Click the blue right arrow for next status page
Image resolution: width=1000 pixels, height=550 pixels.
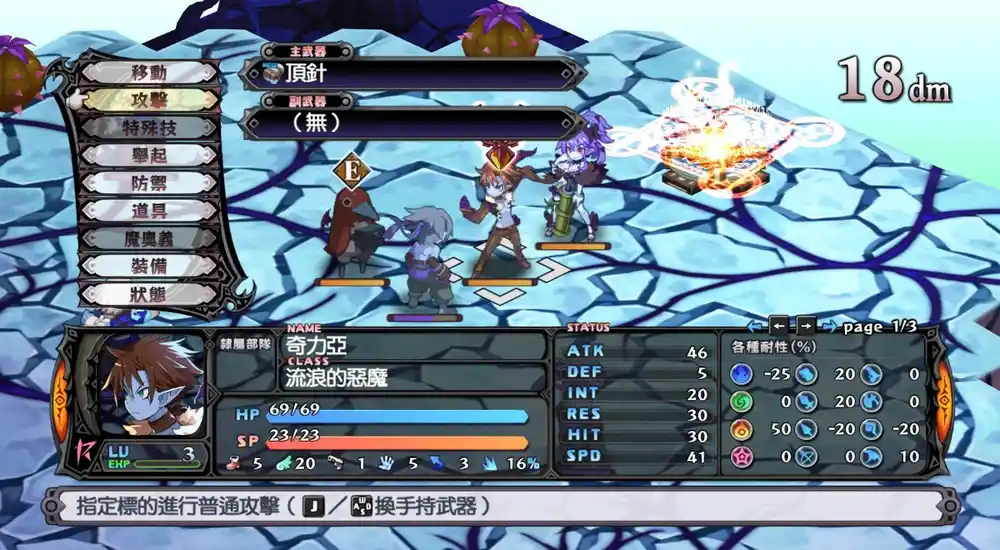(x=829, y=326)
